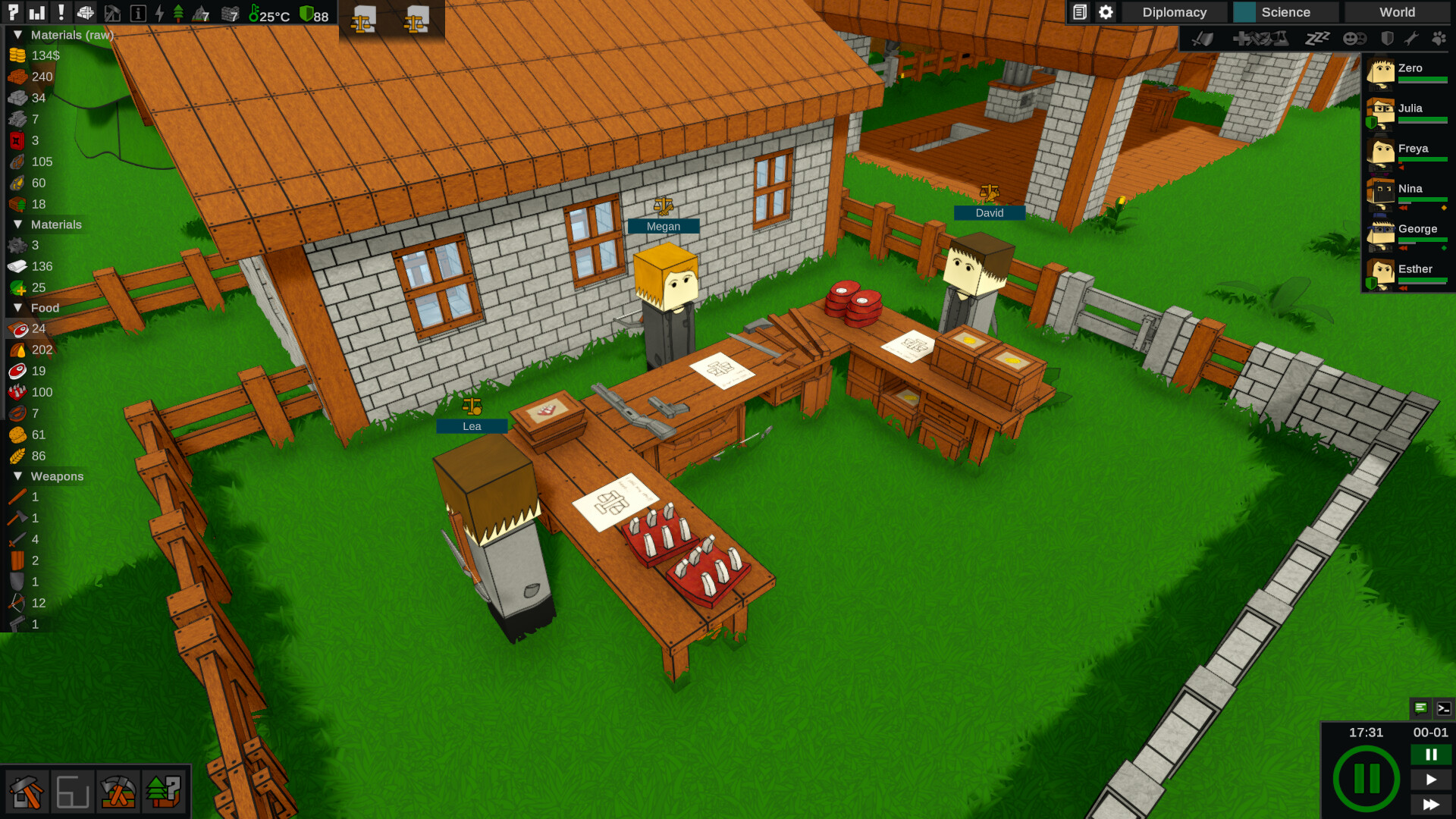Collapse the Materials (raw) section
The width and height of the screenshot is (1456, 819).
pos(18,35)
